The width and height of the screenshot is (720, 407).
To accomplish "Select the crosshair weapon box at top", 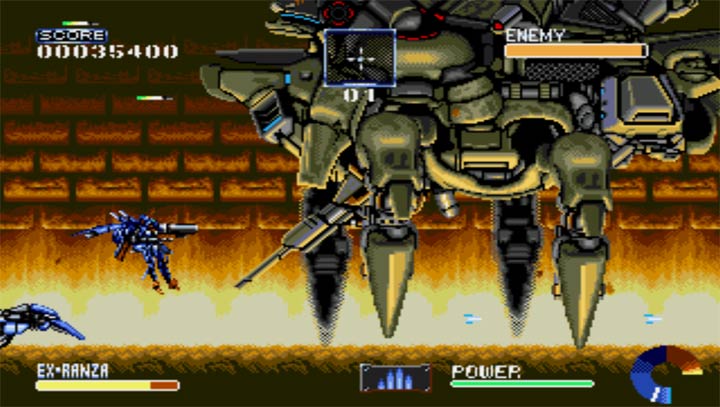I will [x=360, y=57].
